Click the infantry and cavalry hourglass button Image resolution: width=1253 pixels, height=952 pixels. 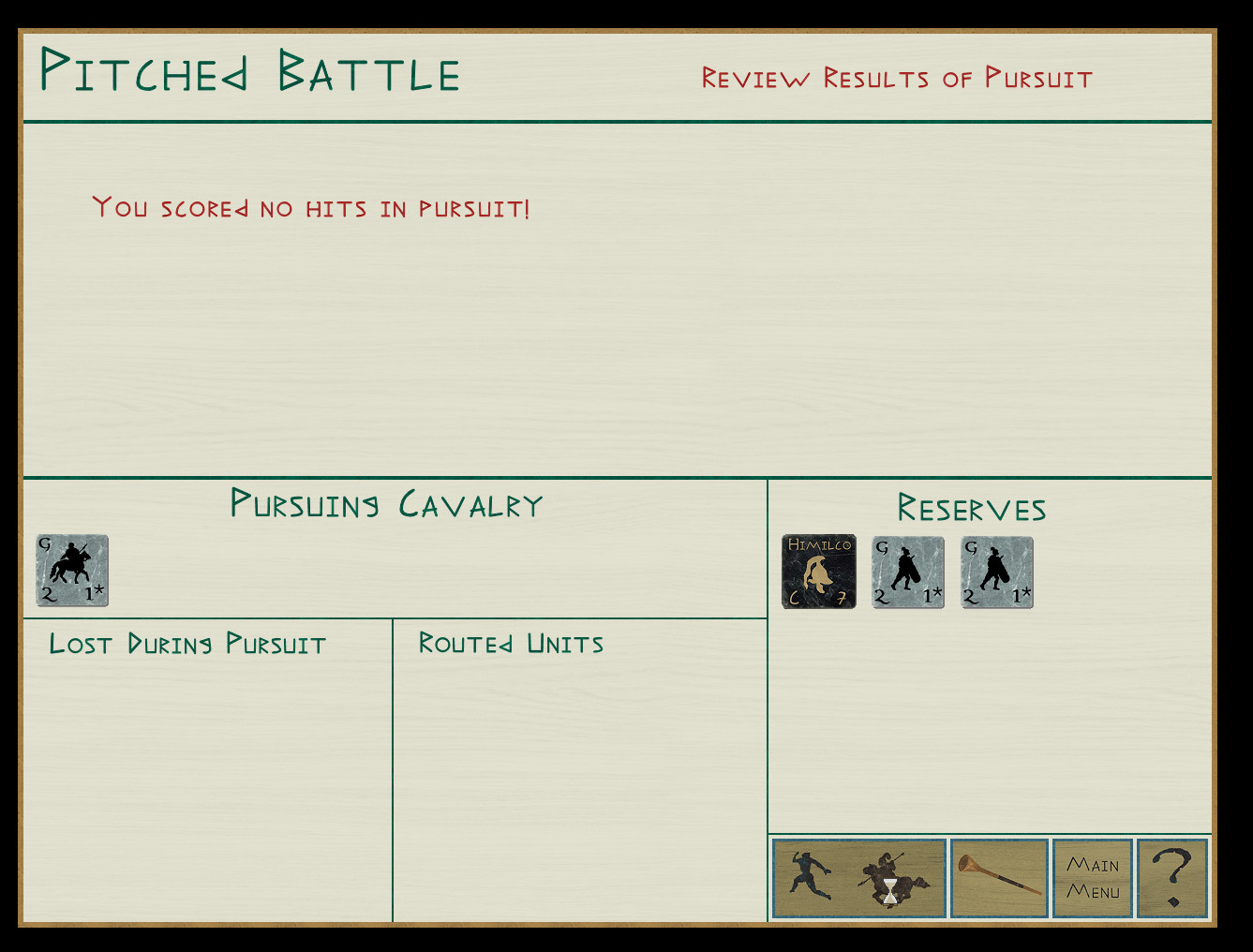(x=859, y=878)
